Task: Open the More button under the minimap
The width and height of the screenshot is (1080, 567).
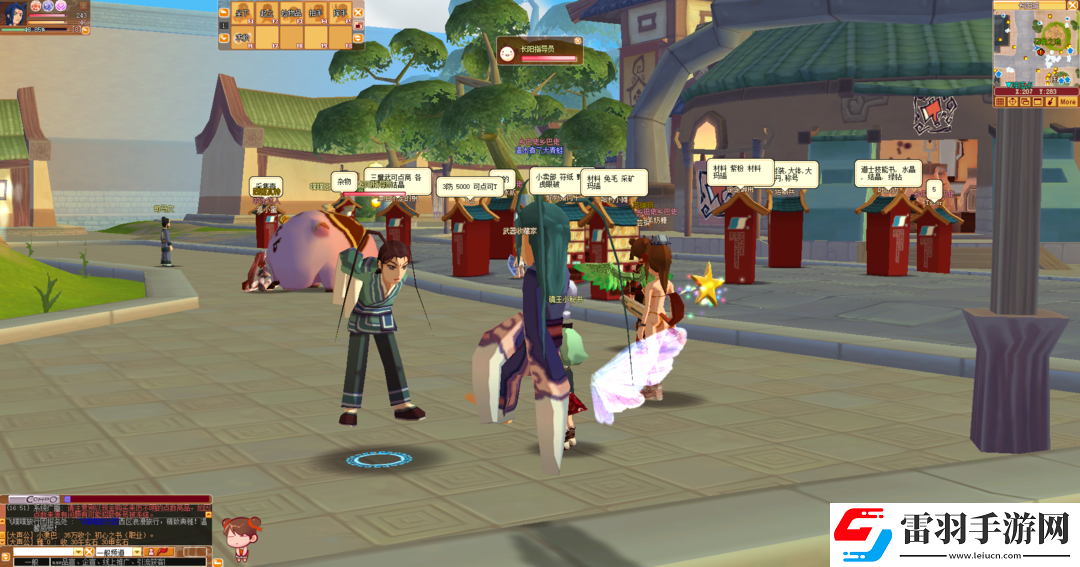Action: tap(1067, 101)
